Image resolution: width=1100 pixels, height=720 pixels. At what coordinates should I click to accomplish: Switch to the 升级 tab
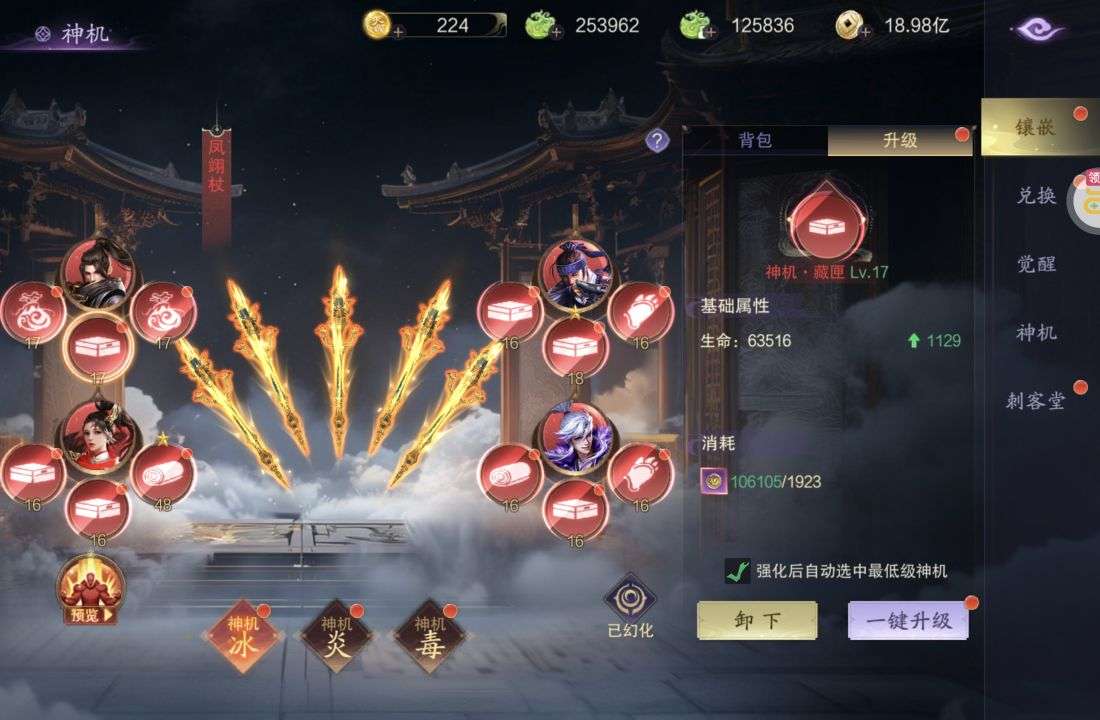click(x=899, y=141)
